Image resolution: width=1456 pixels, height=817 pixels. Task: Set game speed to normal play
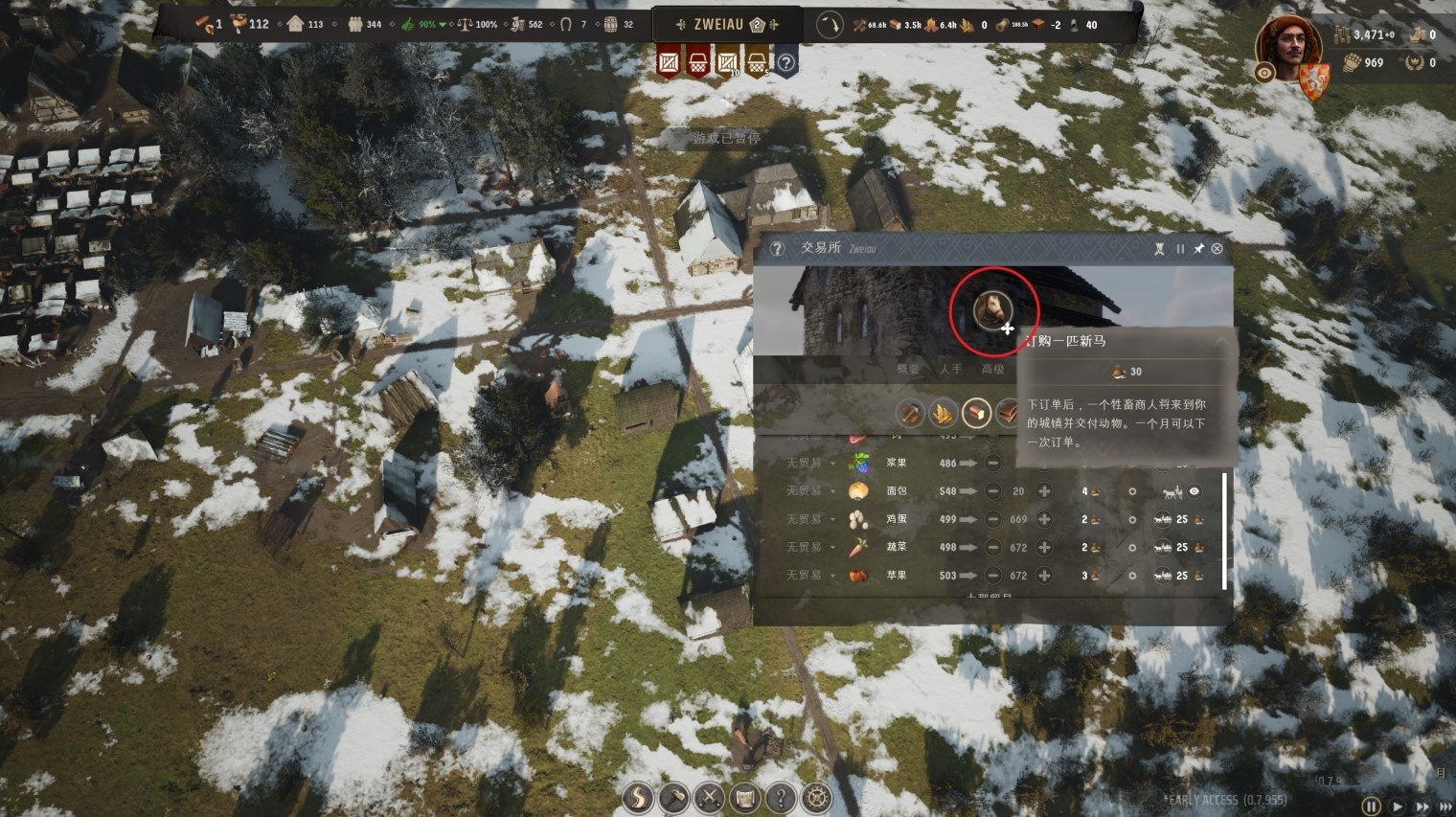coord(1398,807)
